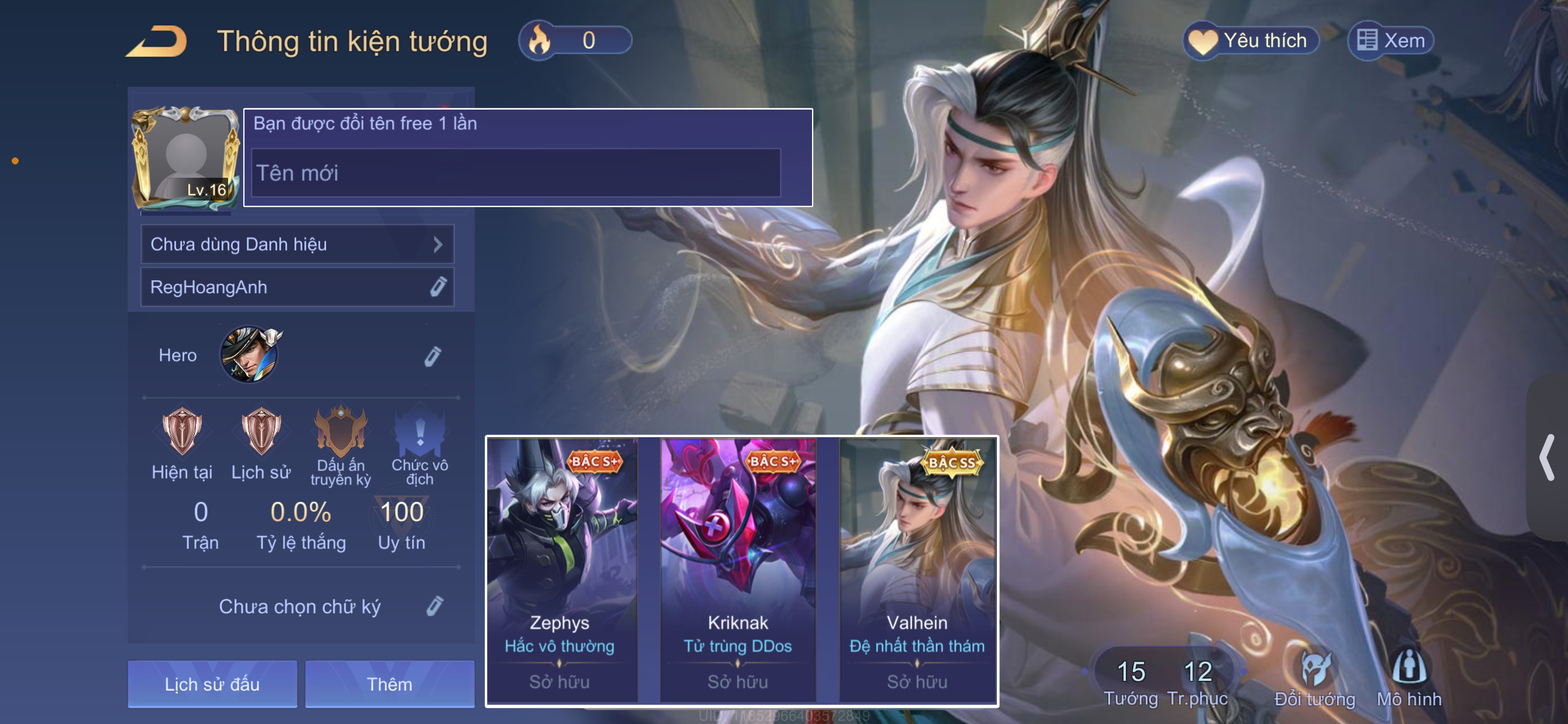Open Lịch sử đấu match history

[212, 684]
